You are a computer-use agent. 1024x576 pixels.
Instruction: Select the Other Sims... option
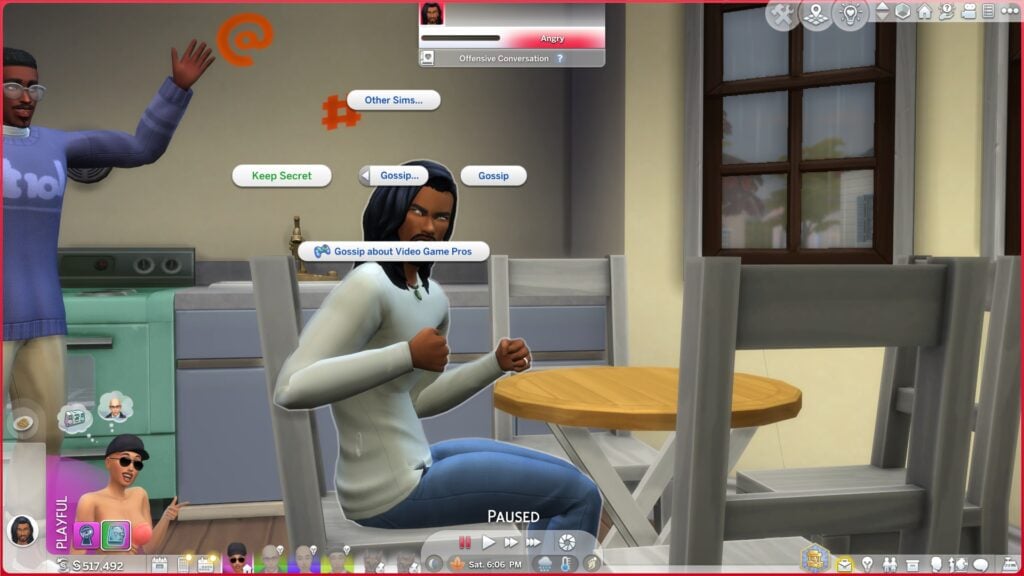click(x=393, y=100)
